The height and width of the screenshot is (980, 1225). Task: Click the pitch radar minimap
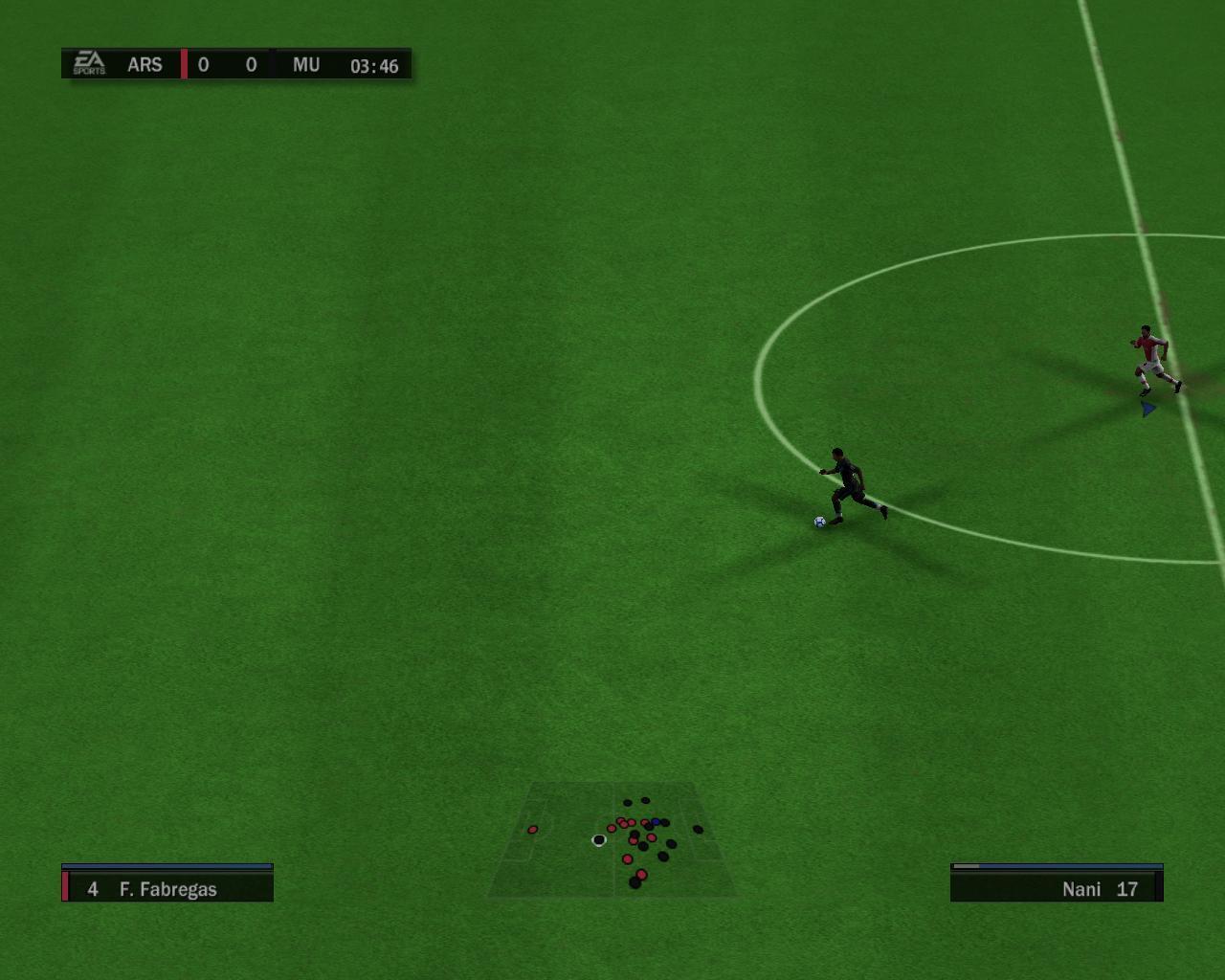point(612,840)
